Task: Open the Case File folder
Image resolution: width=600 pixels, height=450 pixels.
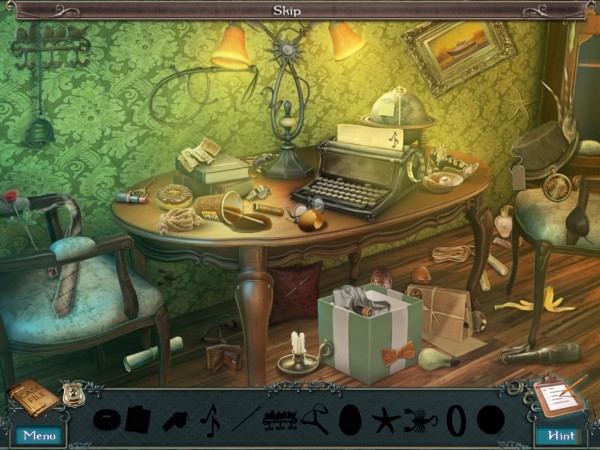Action: coord(33,399)
